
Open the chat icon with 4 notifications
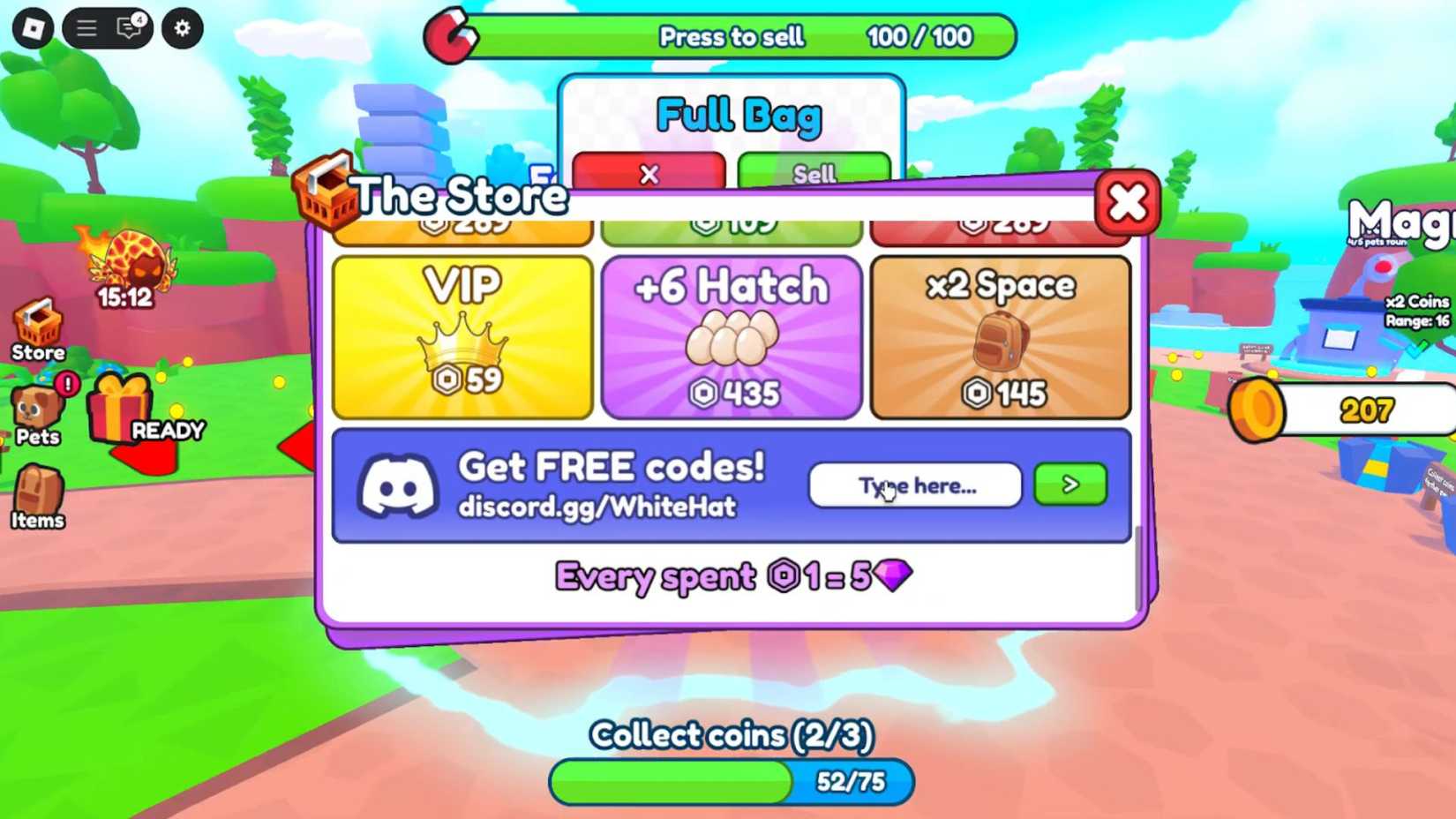pyautogui.click(x=128, y=27)
